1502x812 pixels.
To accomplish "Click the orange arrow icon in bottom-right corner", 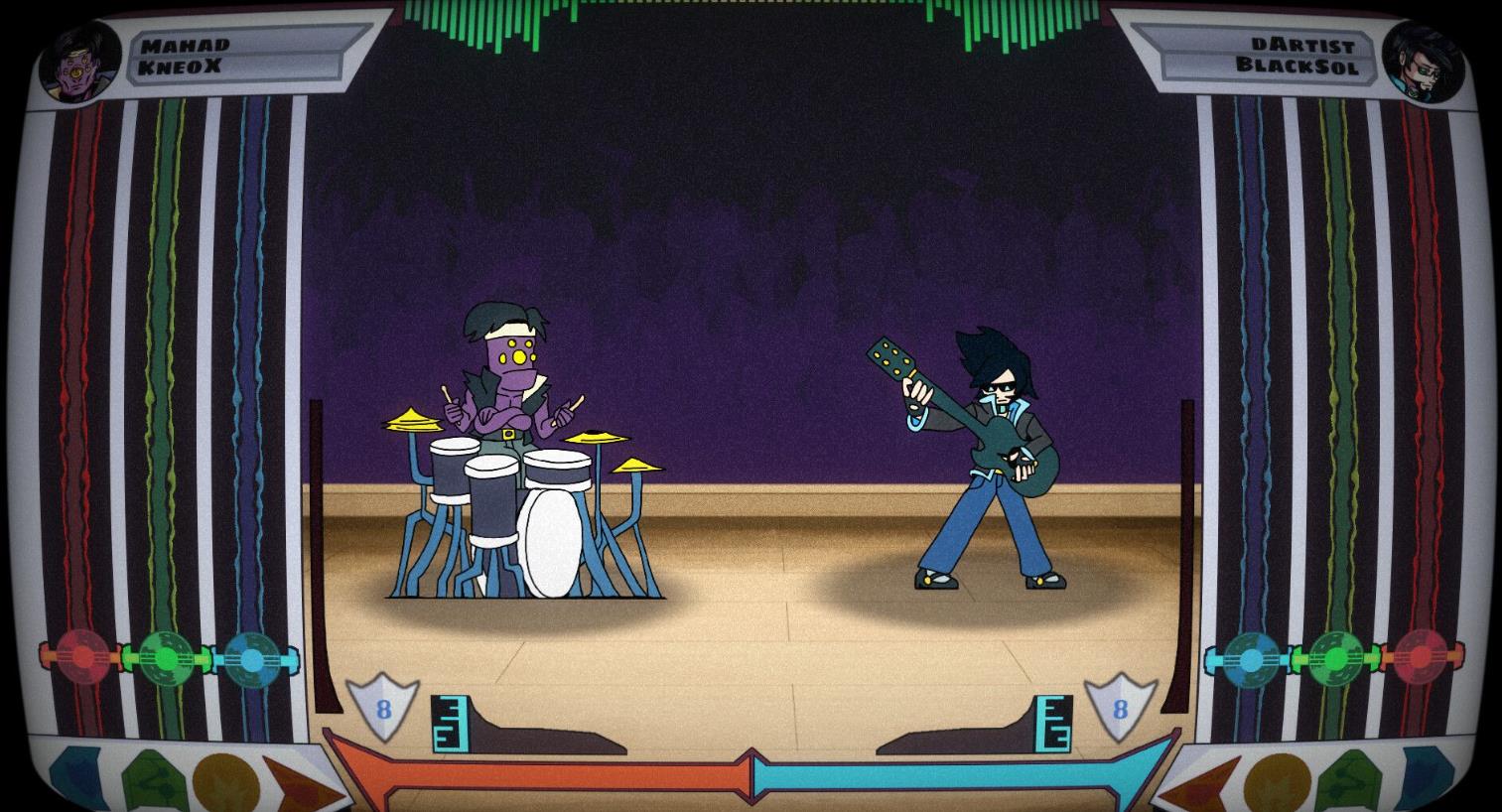I will point(1203,784).
